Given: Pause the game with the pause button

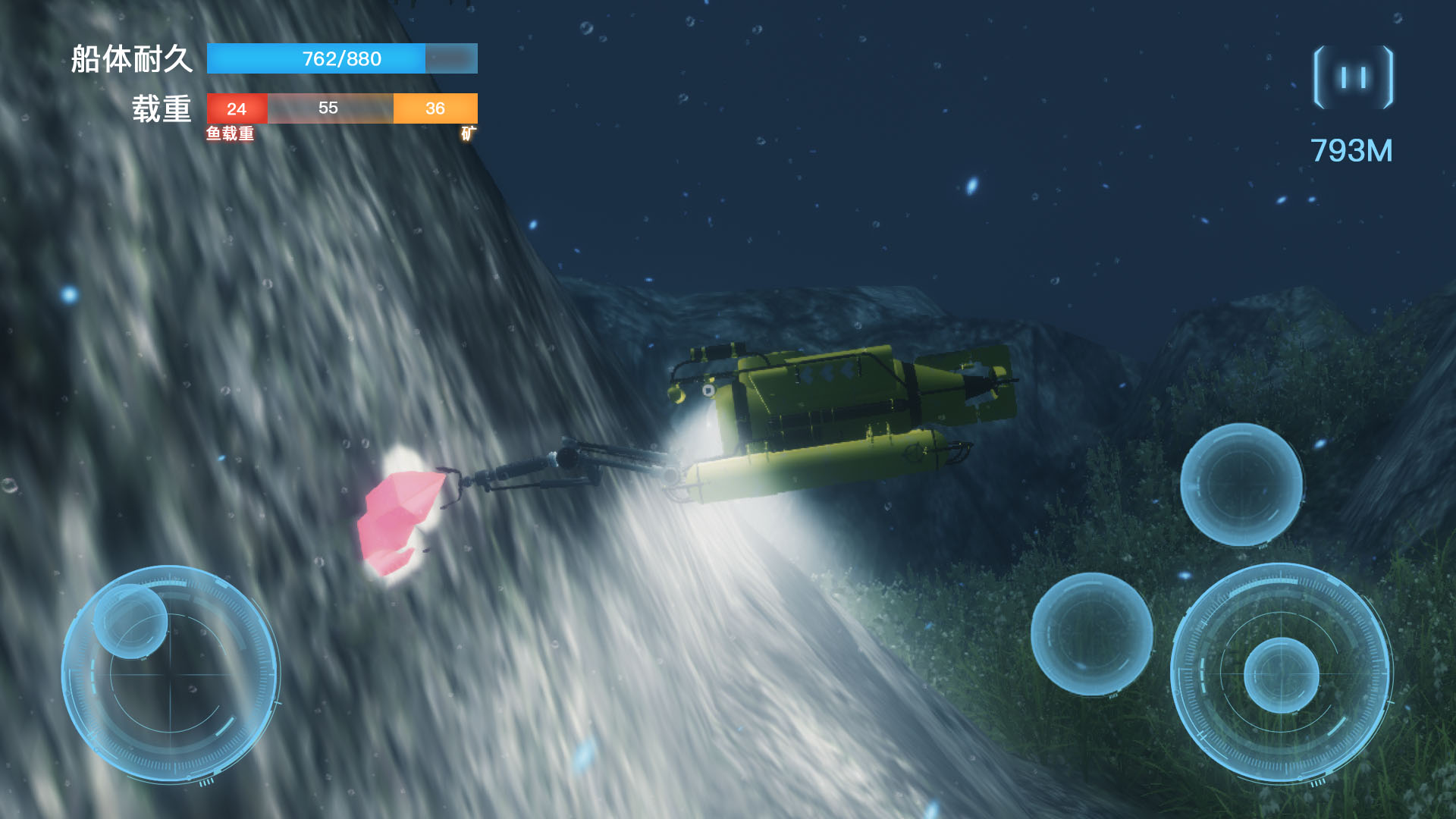Looking at the screenshot, I should [x=1353, y=77].
